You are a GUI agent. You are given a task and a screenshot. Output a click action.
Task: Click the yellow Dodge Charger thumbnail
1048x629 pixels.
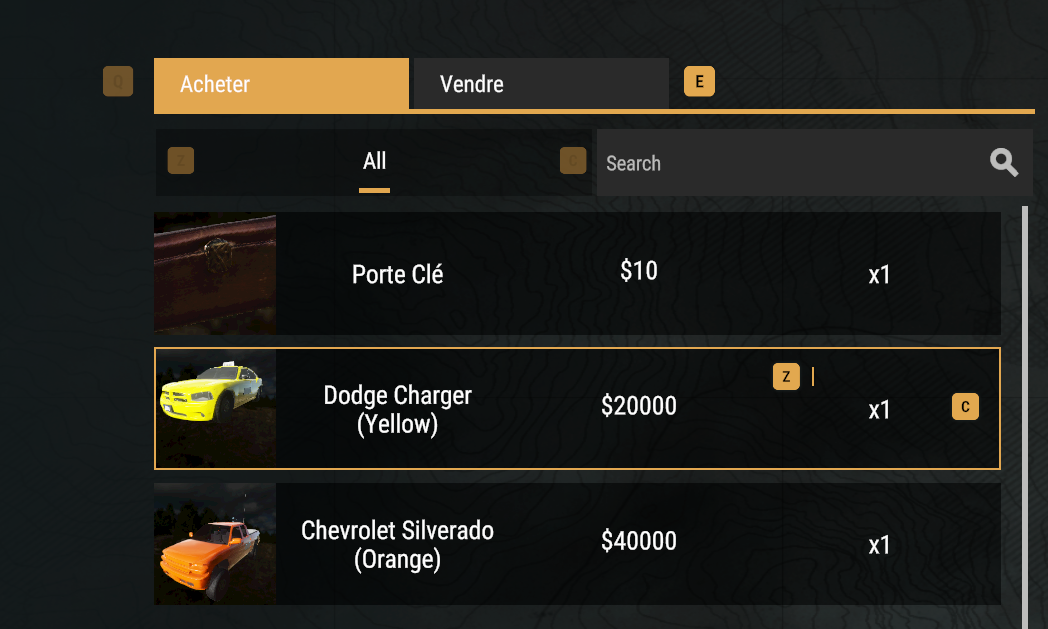(215, 409)
